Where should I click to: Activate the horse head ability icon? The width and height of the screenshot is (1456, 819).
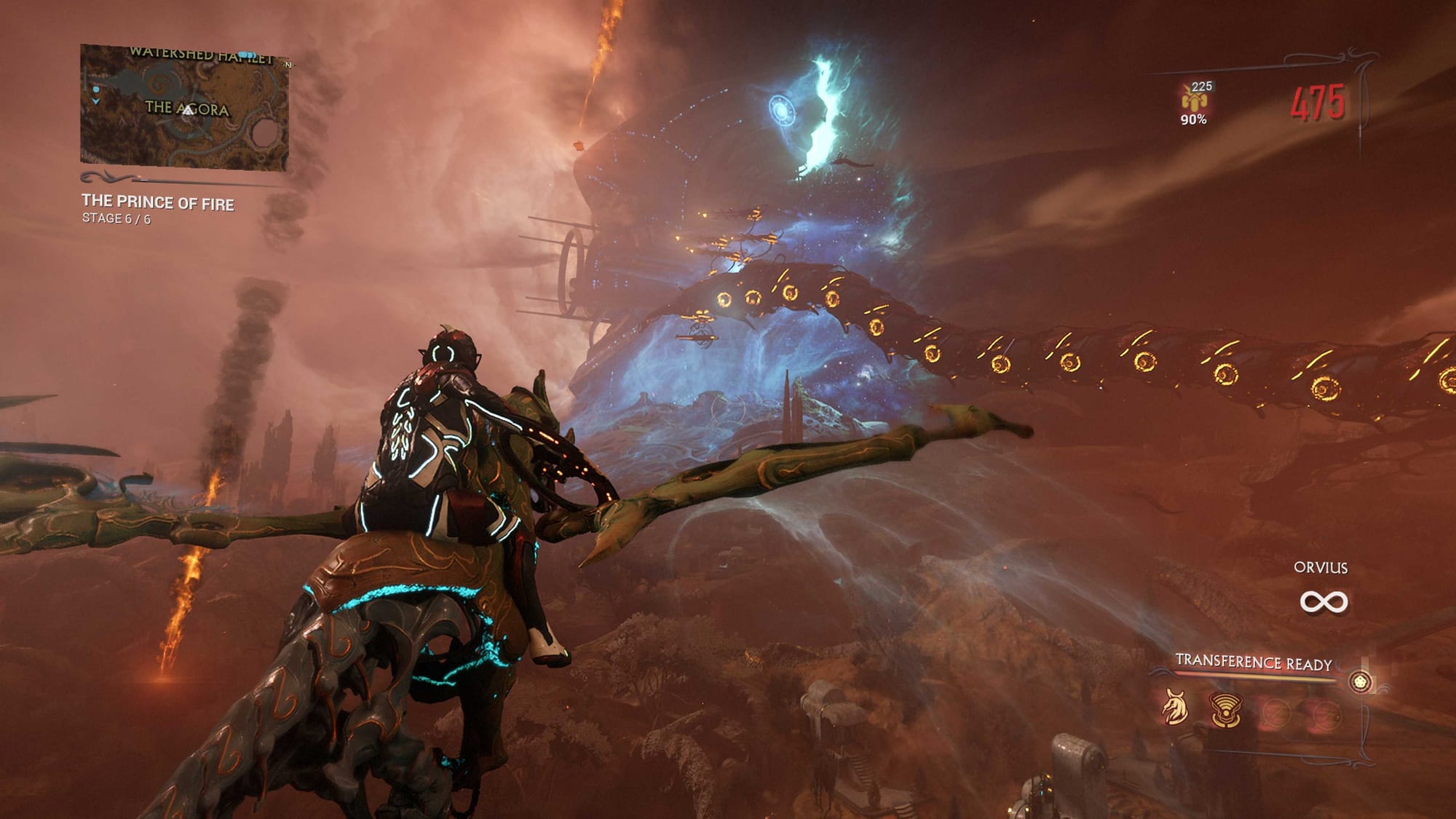click(x=1174, y=707)
